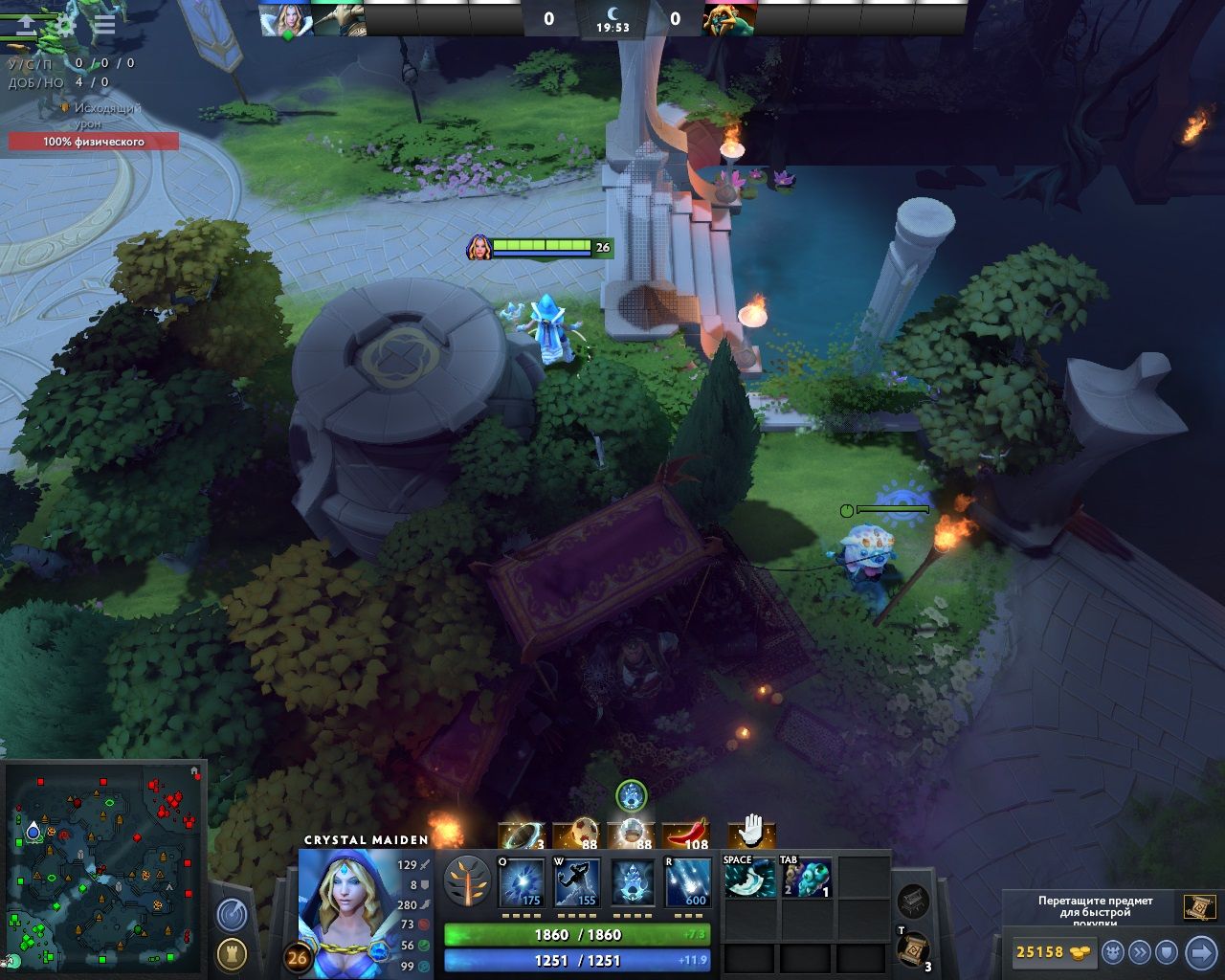Open the settings gear menu
1225x980 pixels.
65,25
